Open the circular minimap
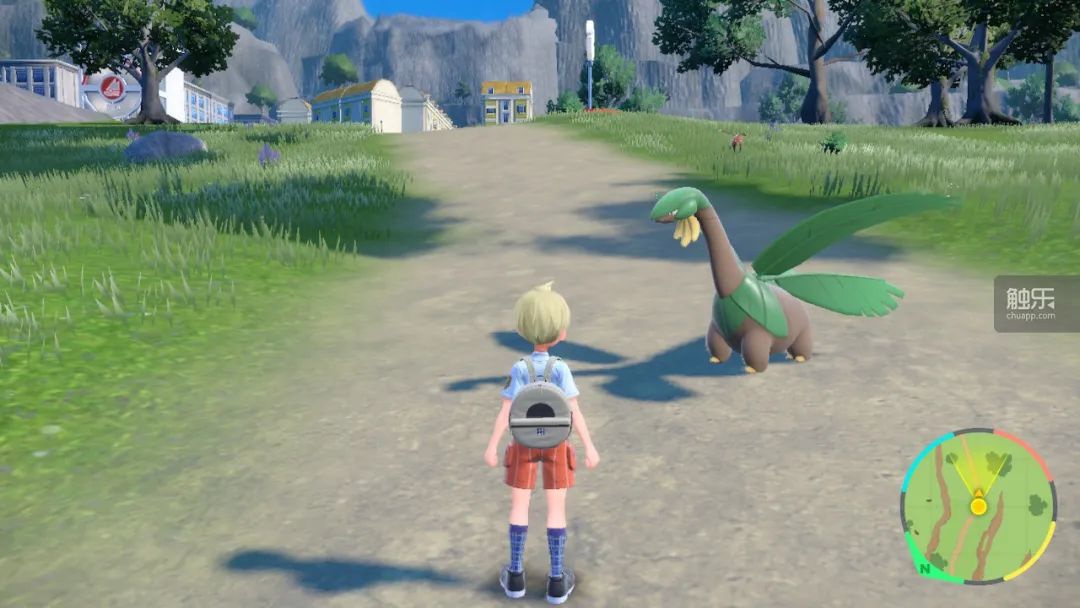Image resolution: width=1080 pixels, height=608 pixels. tap(977, 505)
